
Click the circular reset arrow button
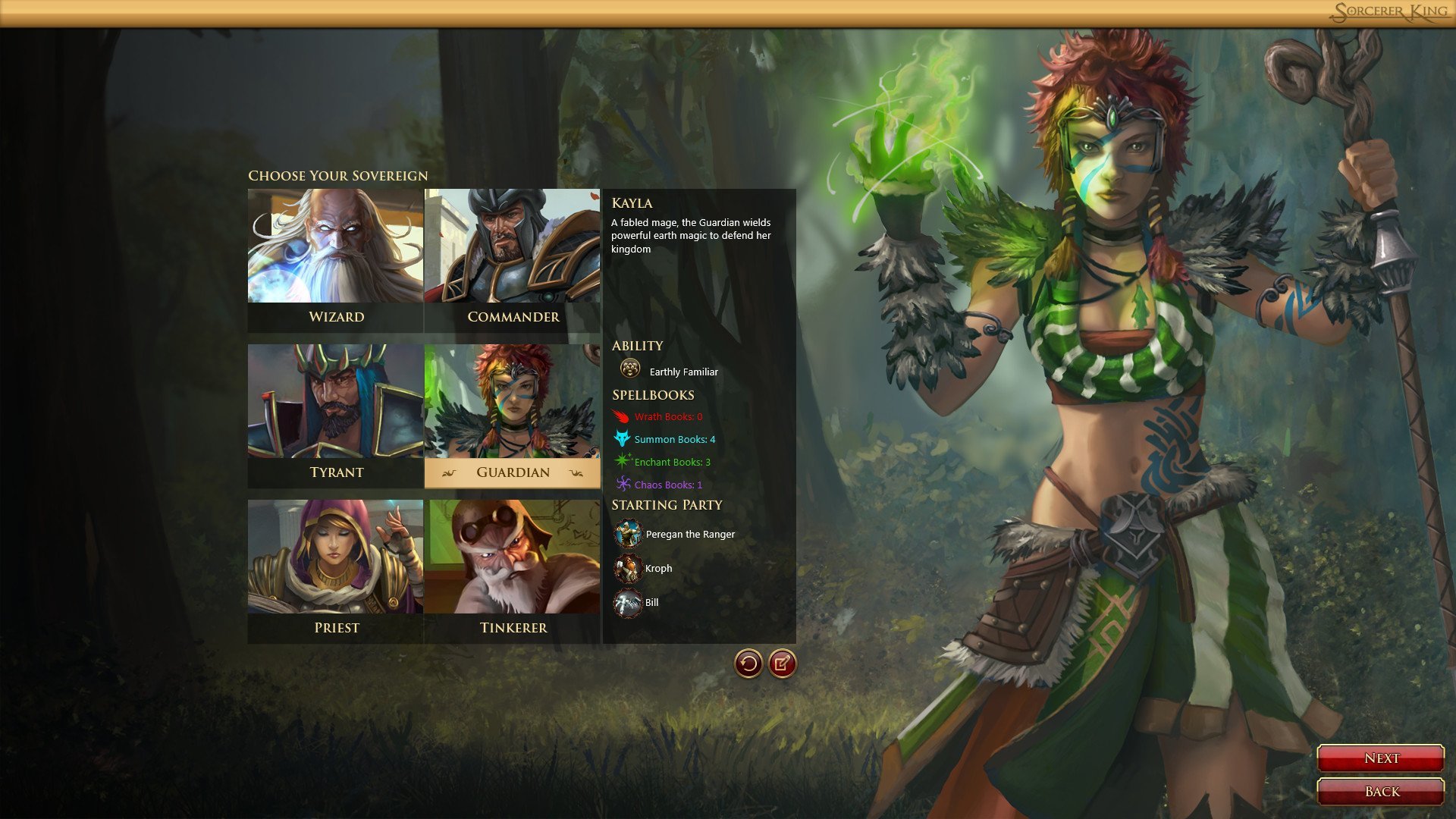point(748,664)
